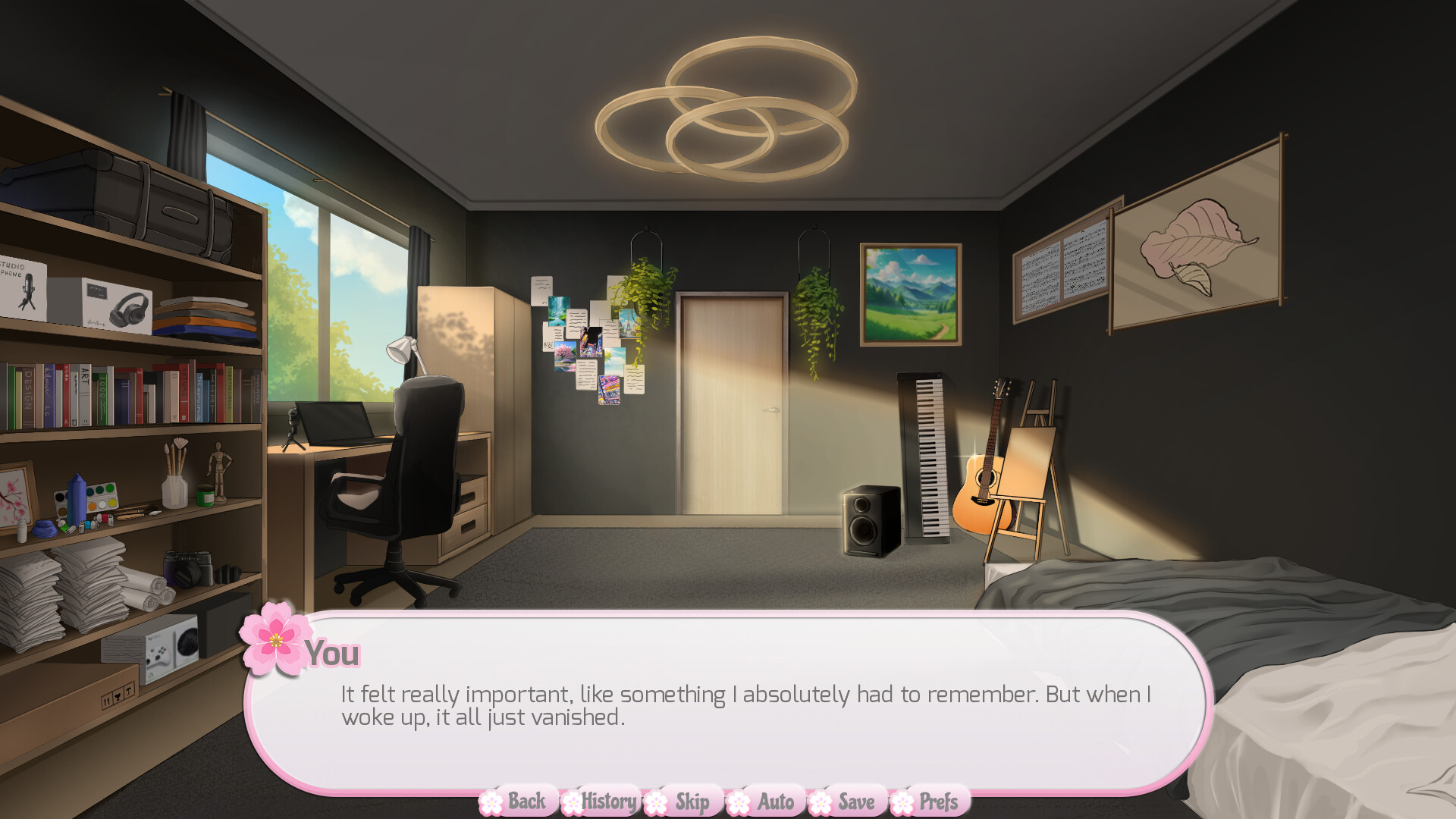Viewport: 1456px width, 819px height.
Task: Click the flower icon on the Back button
Action: [492, 801]
